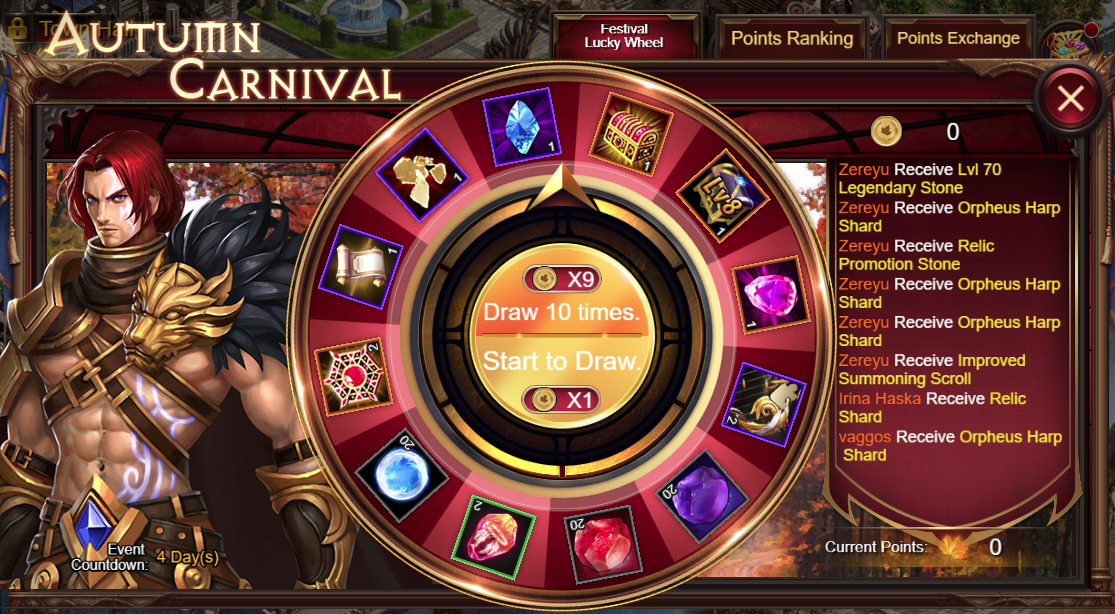Inspect the Lv8 gem prize
1115x614 pixels.
pyautogui.click(x=715, y=195)
